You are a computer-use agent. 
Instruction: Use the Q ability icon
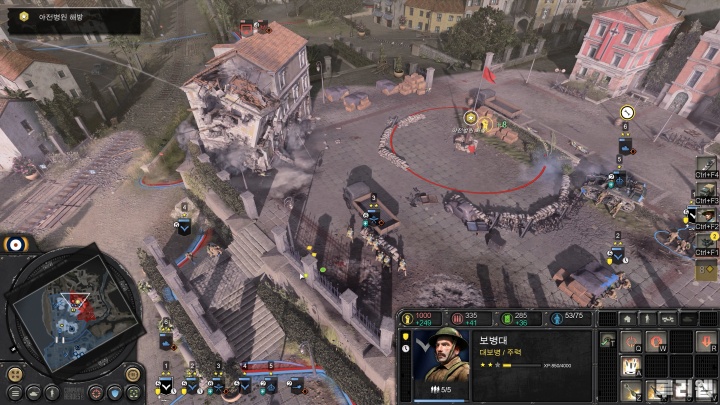[632, 341]
